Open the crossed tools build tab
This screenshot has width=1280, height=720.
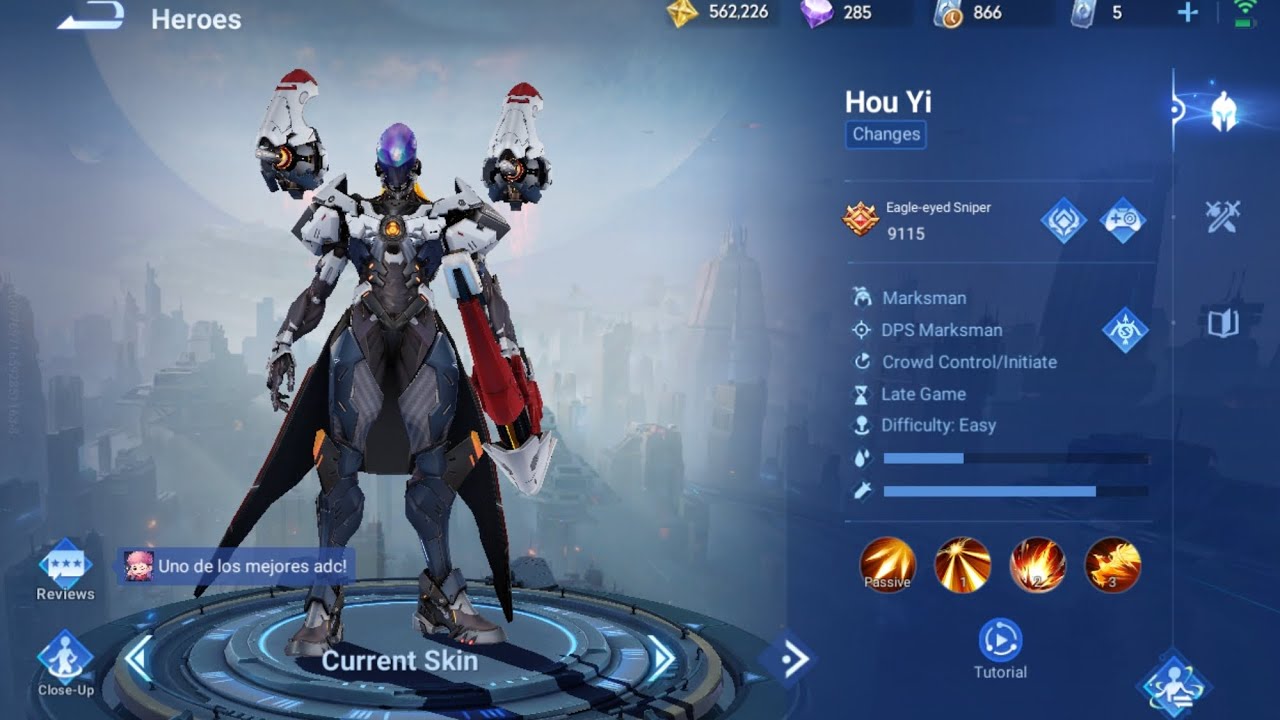pyautogui.click(x=1223, y=216)
